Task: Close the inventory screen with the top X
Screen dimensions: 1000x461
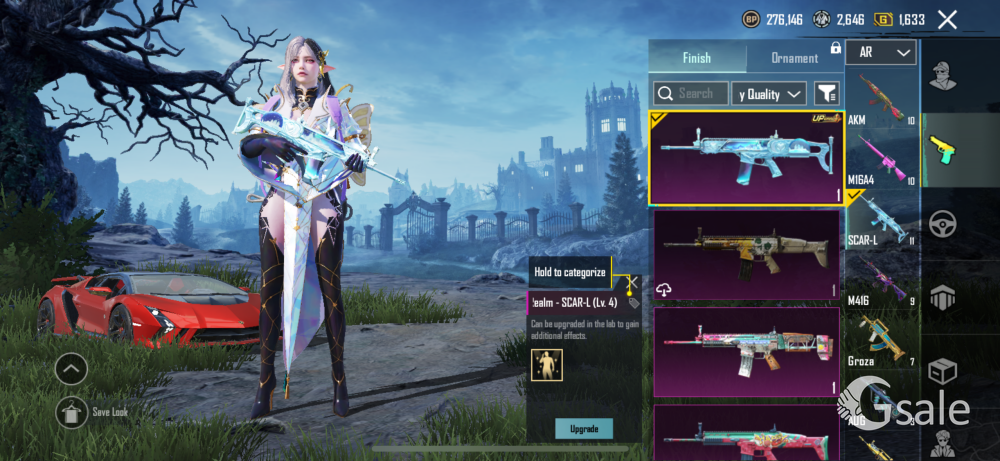Action: click(947, 19)
